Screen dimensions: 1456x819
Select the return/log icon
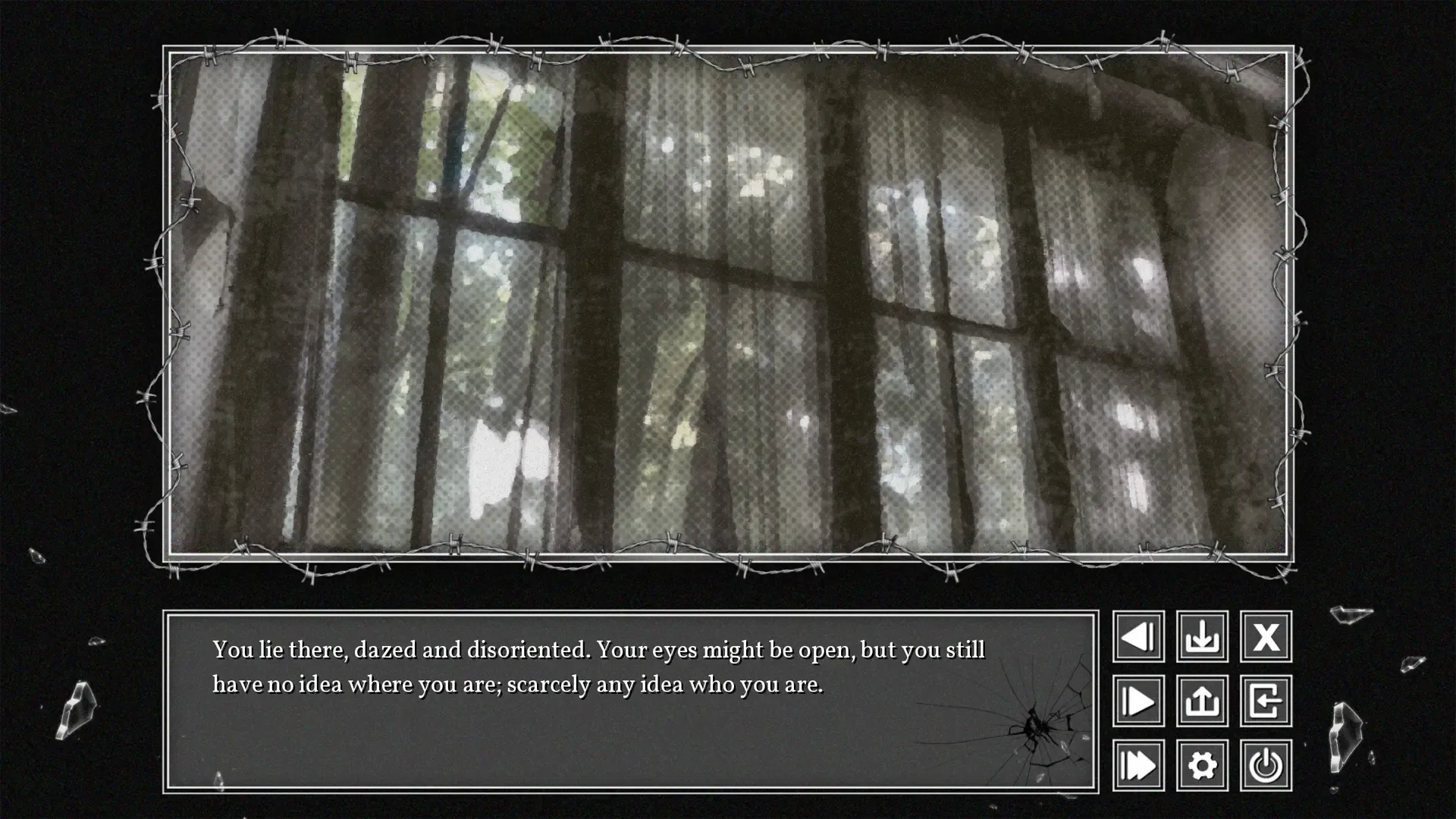1266,701
